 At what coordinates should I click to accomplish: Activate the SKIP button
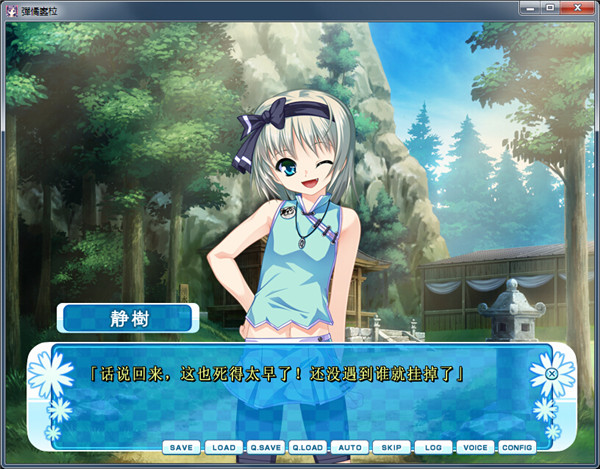391,447
